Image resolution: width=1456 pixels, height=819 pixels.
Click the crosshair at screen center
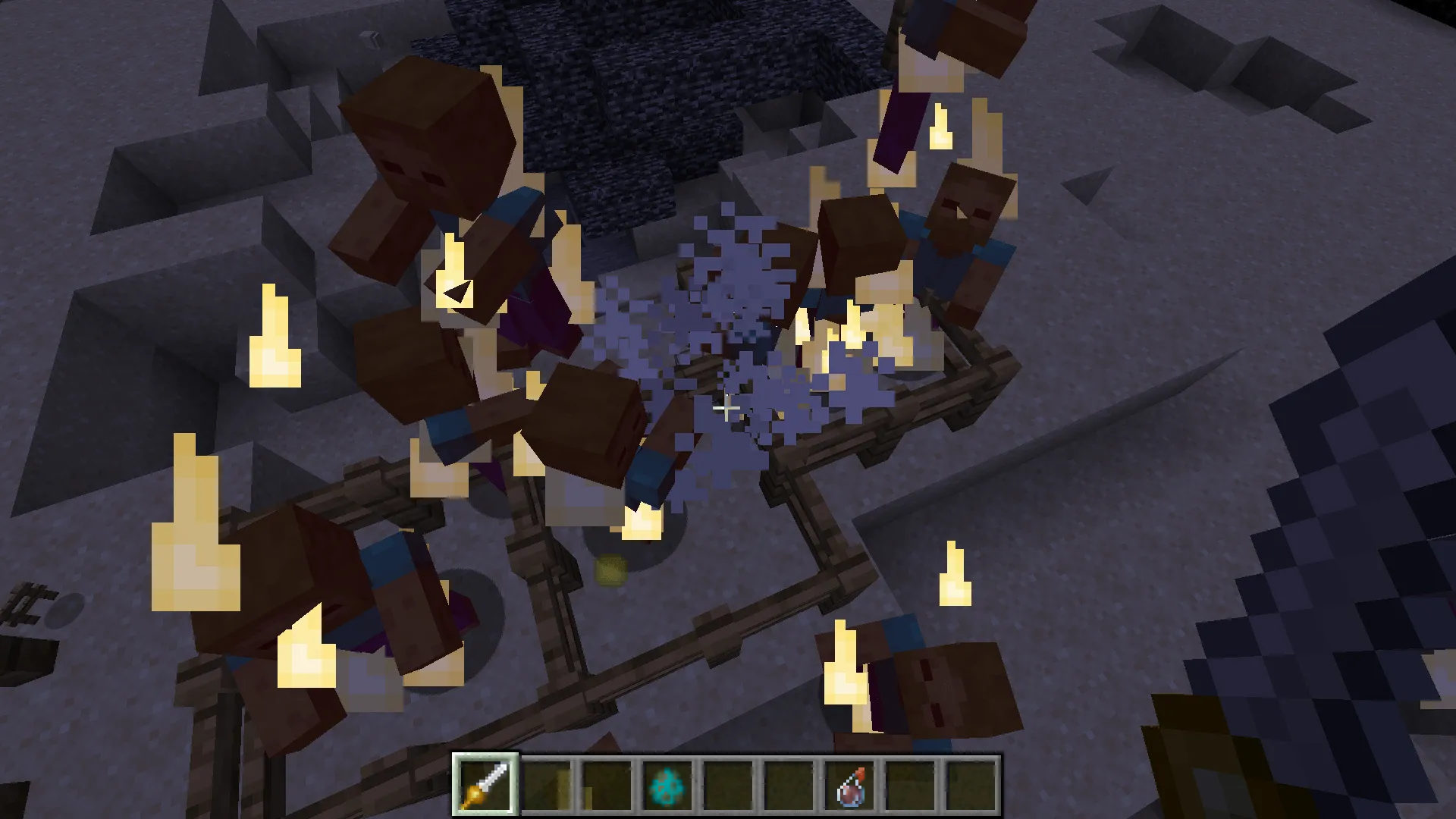point(728,409)
